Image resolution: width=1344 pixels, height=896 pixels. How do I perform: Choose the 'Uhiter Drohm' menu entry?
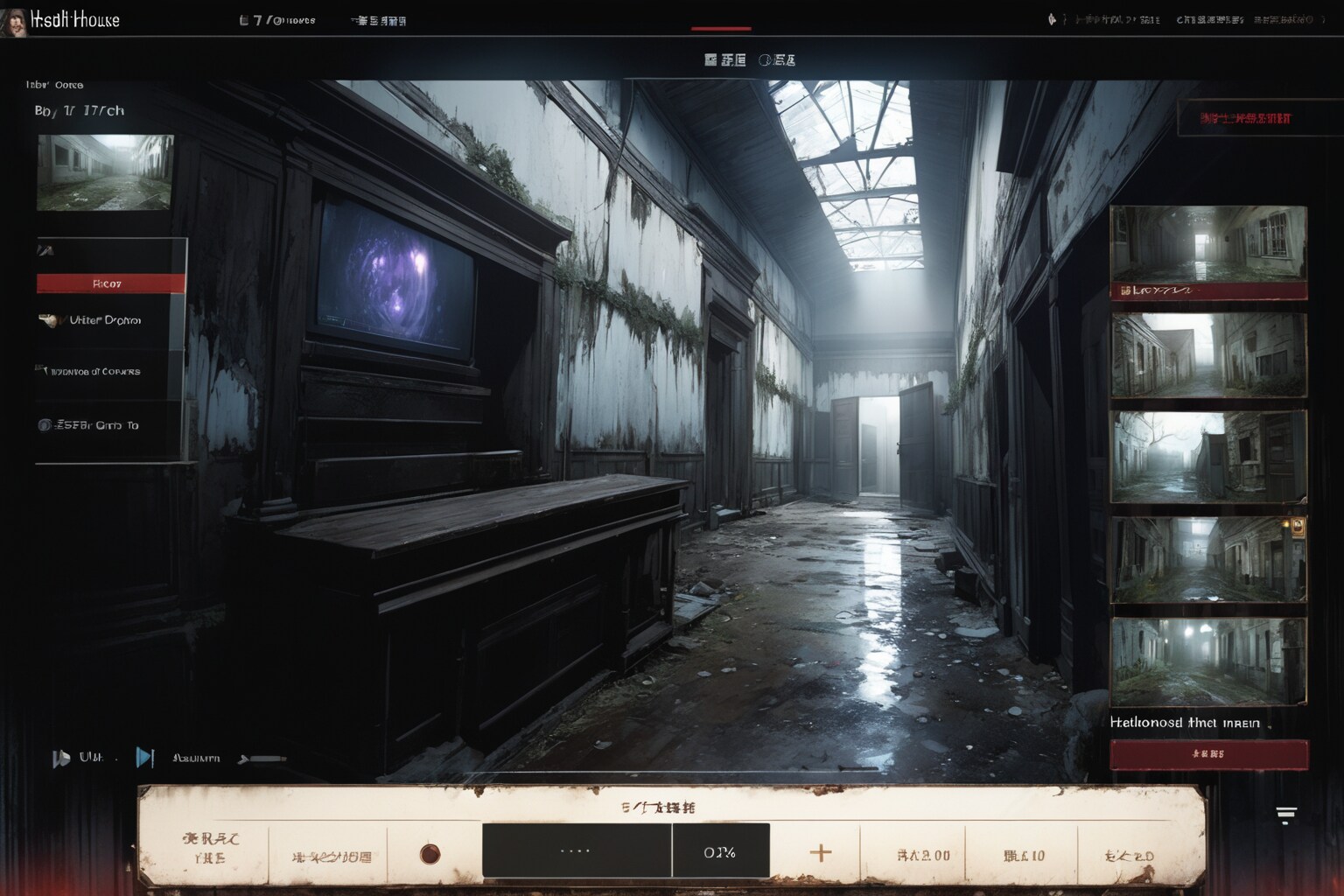click(103, 320)
